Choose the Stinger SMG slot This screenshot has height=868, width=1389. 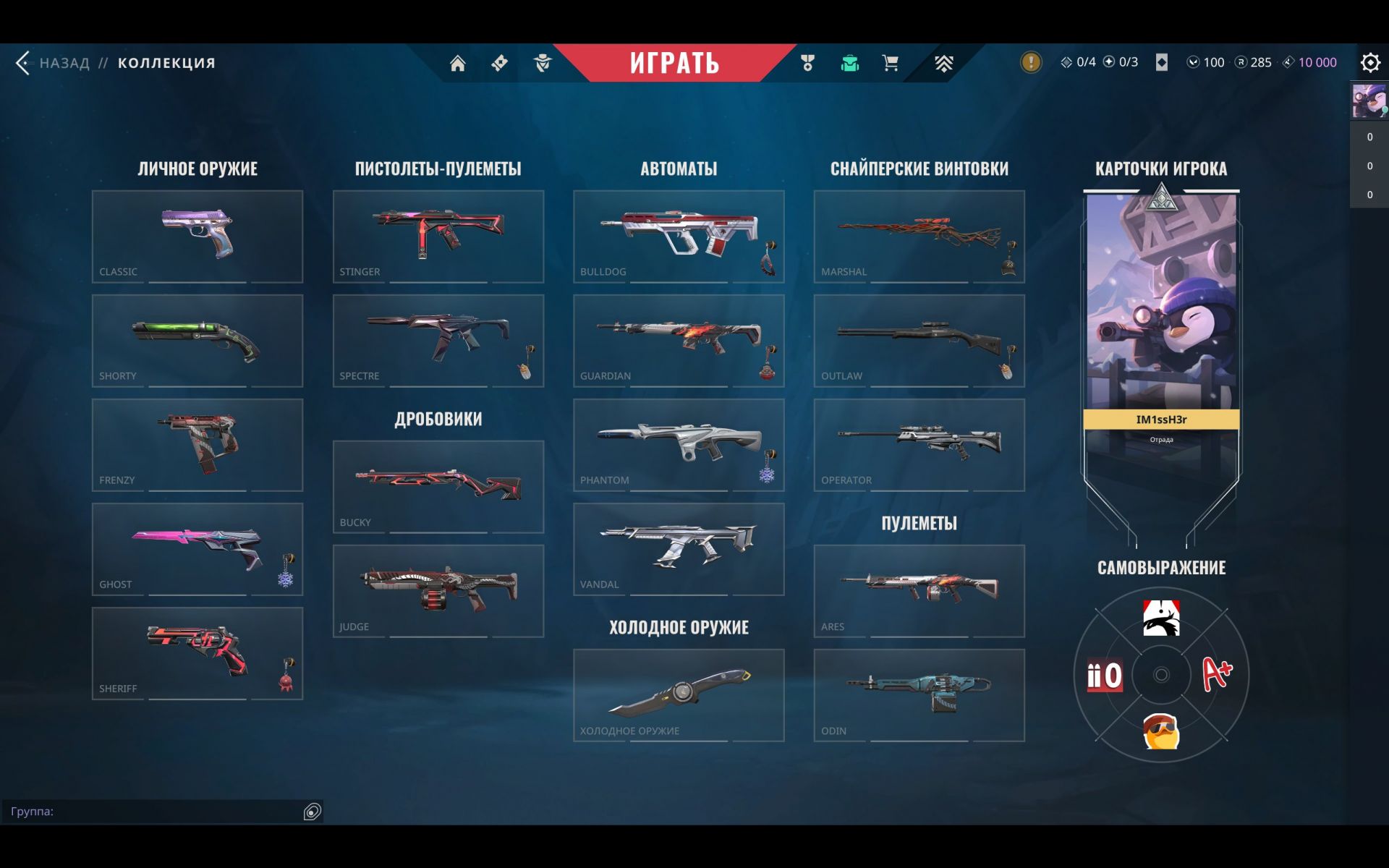point(438,236)
